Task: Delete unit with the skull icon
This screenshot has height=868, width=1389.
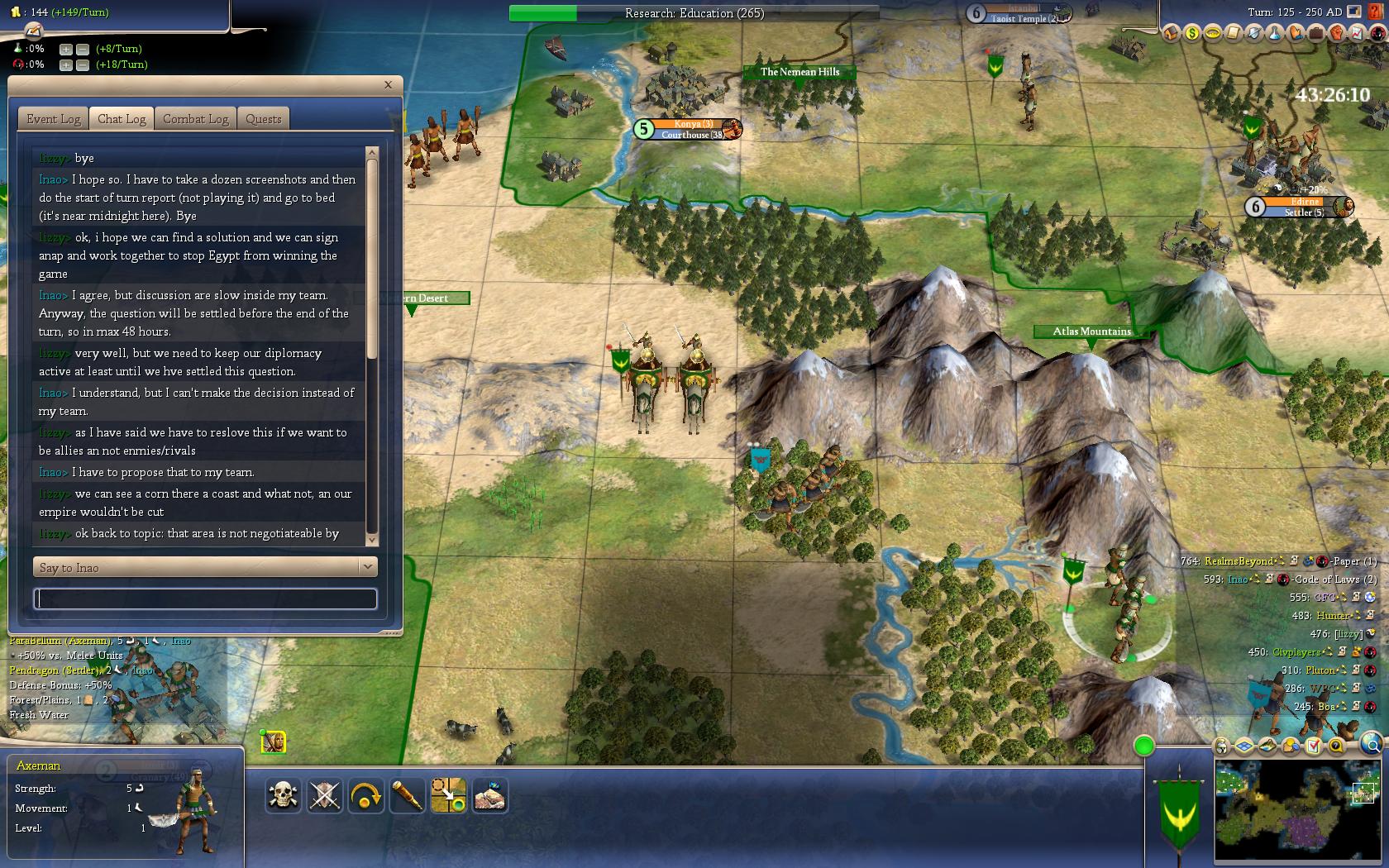Action: tap(284, 796)
